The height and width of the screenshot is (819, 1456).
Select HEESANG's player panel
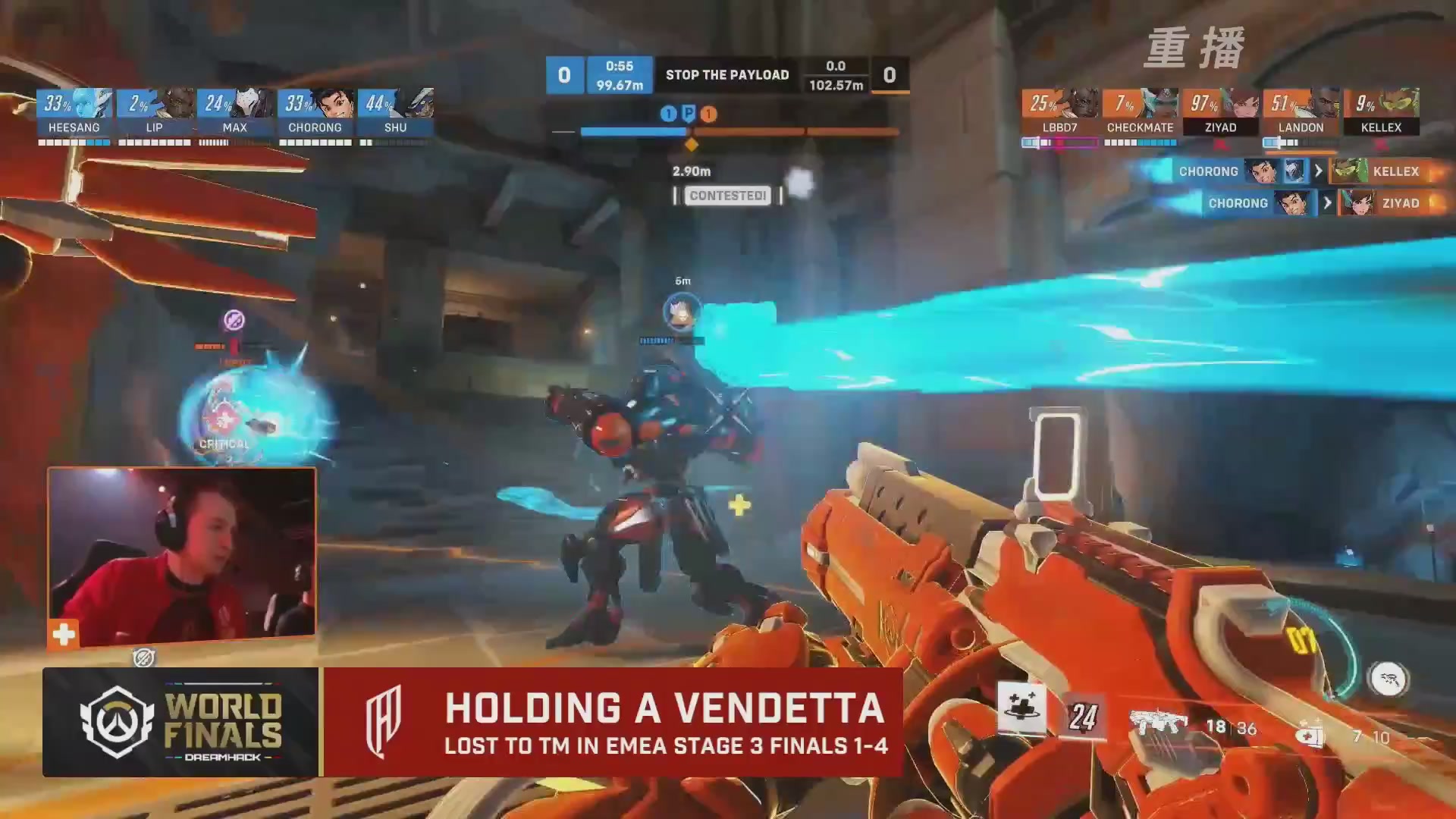74,112
